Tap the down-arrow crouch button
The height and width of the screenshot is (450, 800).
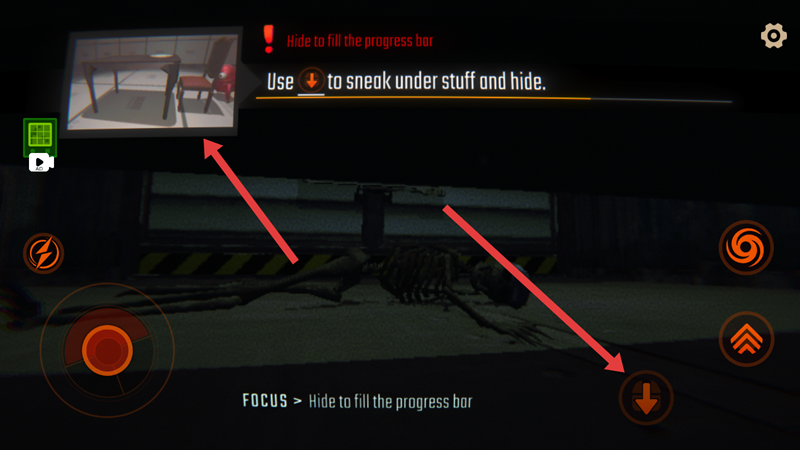pos(646,398)
